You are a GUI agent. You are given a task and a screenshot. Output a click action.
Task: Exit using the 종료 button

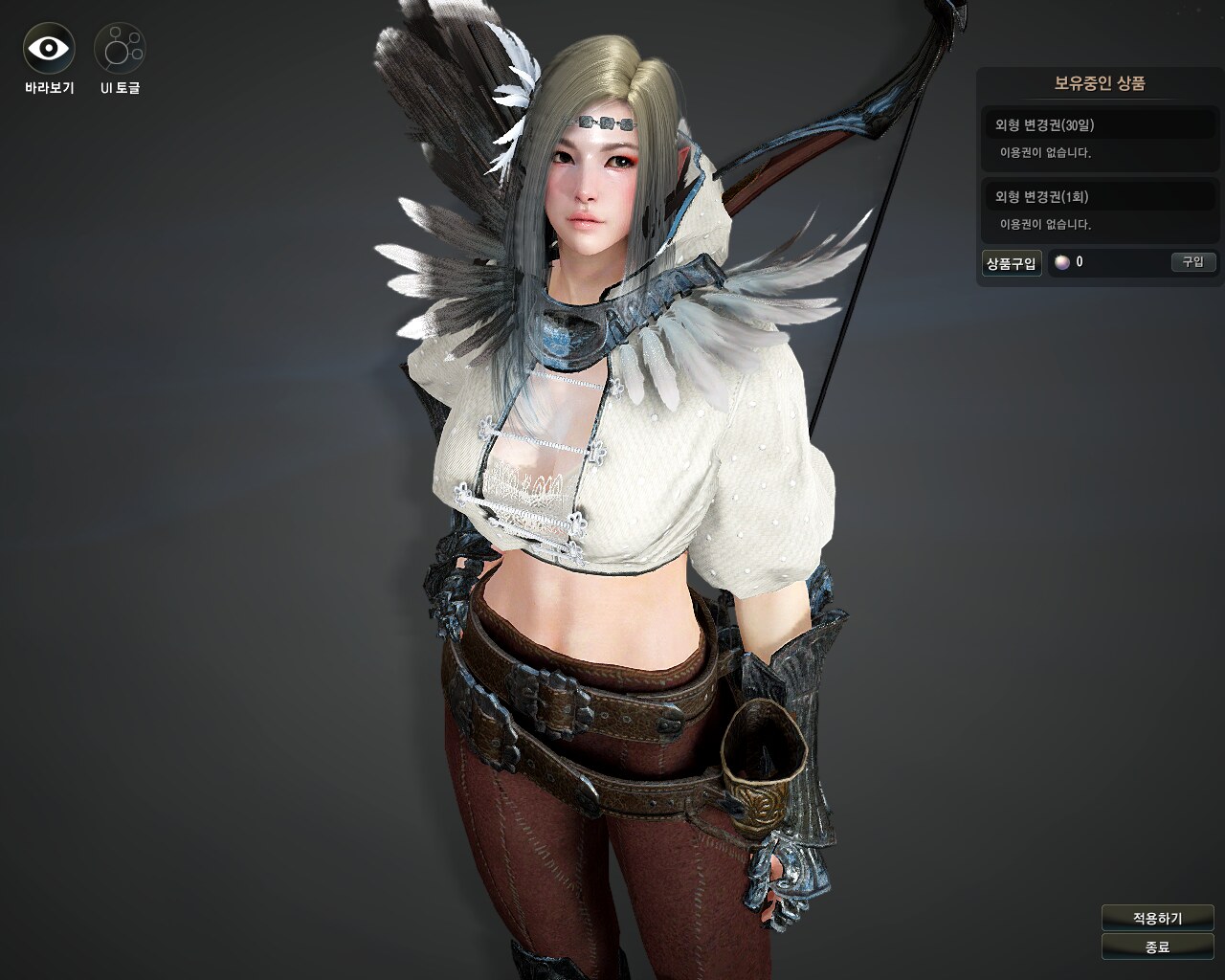(x=1157, y=947)
